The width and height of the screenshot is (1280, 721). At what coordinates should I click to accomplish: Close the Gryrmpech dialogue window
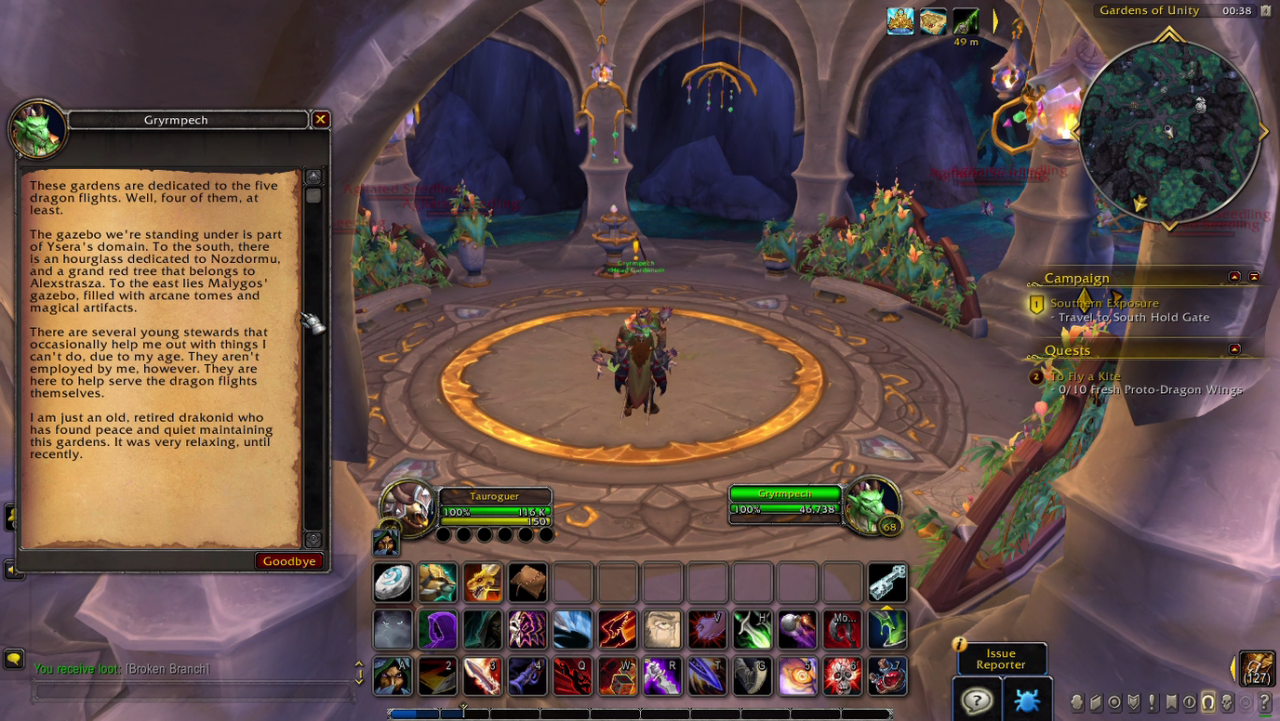point(320,120)
